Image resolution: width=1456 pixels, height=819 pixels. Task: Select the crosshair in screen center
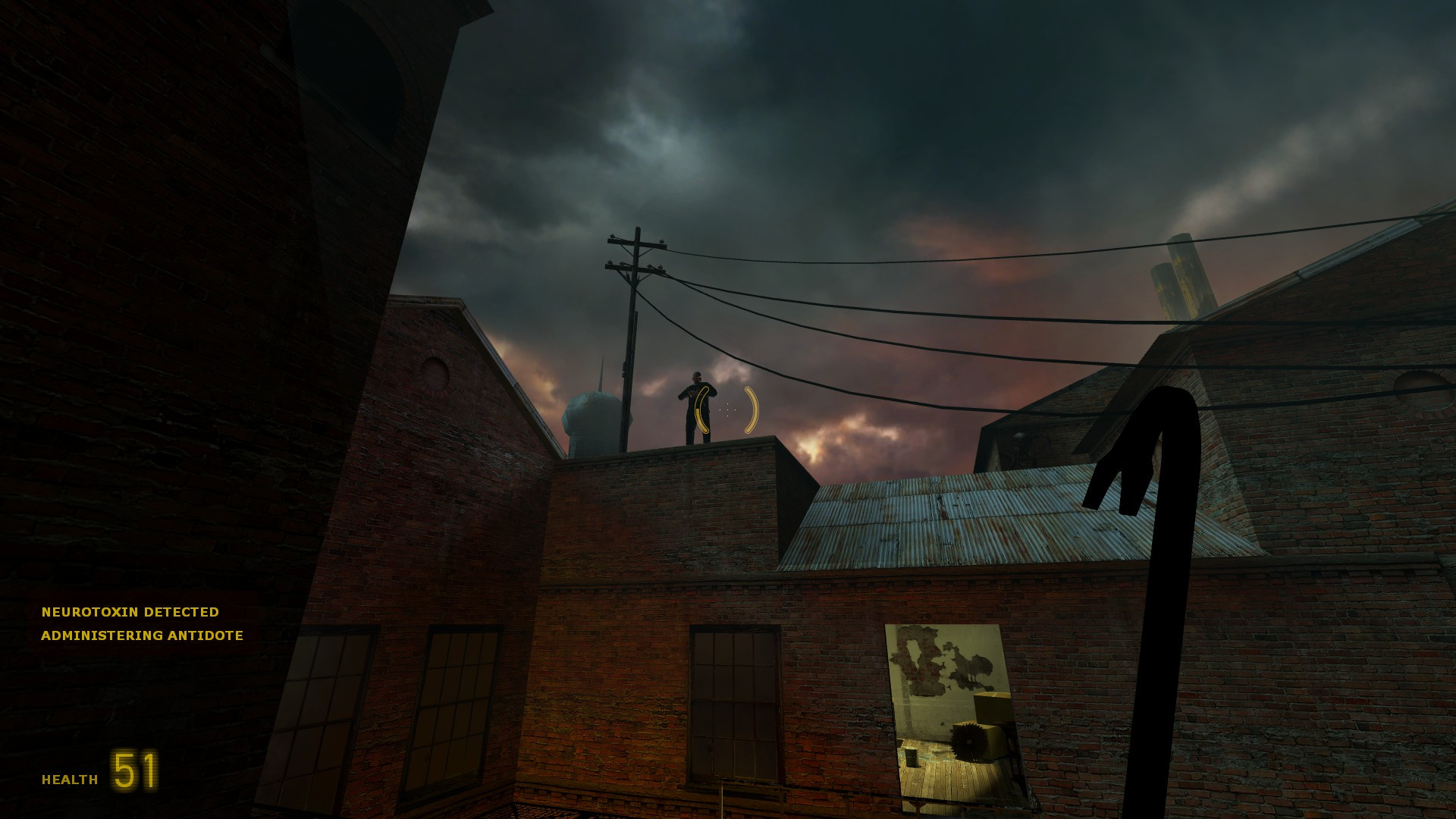pyautogui.click(x=726, y=409)
